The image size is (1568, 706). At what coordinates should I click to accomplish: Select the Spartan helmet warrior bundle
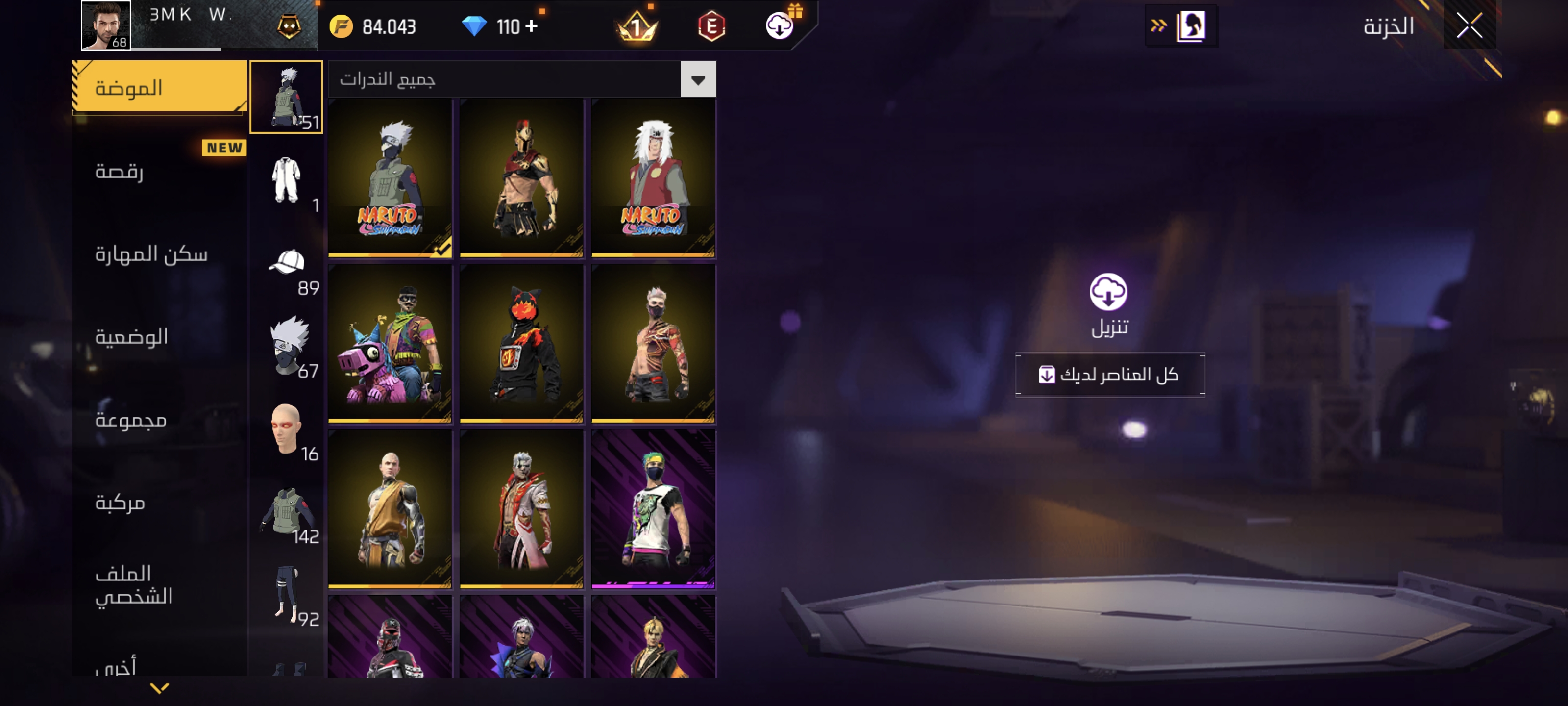[x=521, y=178]
